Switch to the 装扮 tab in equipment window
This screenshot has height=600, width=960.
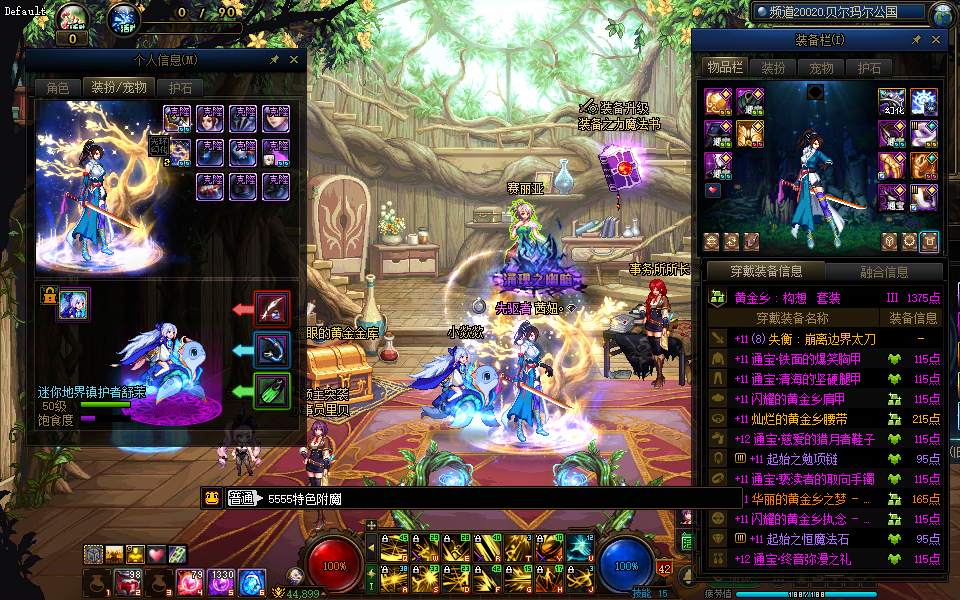click(x=773, y=68)
